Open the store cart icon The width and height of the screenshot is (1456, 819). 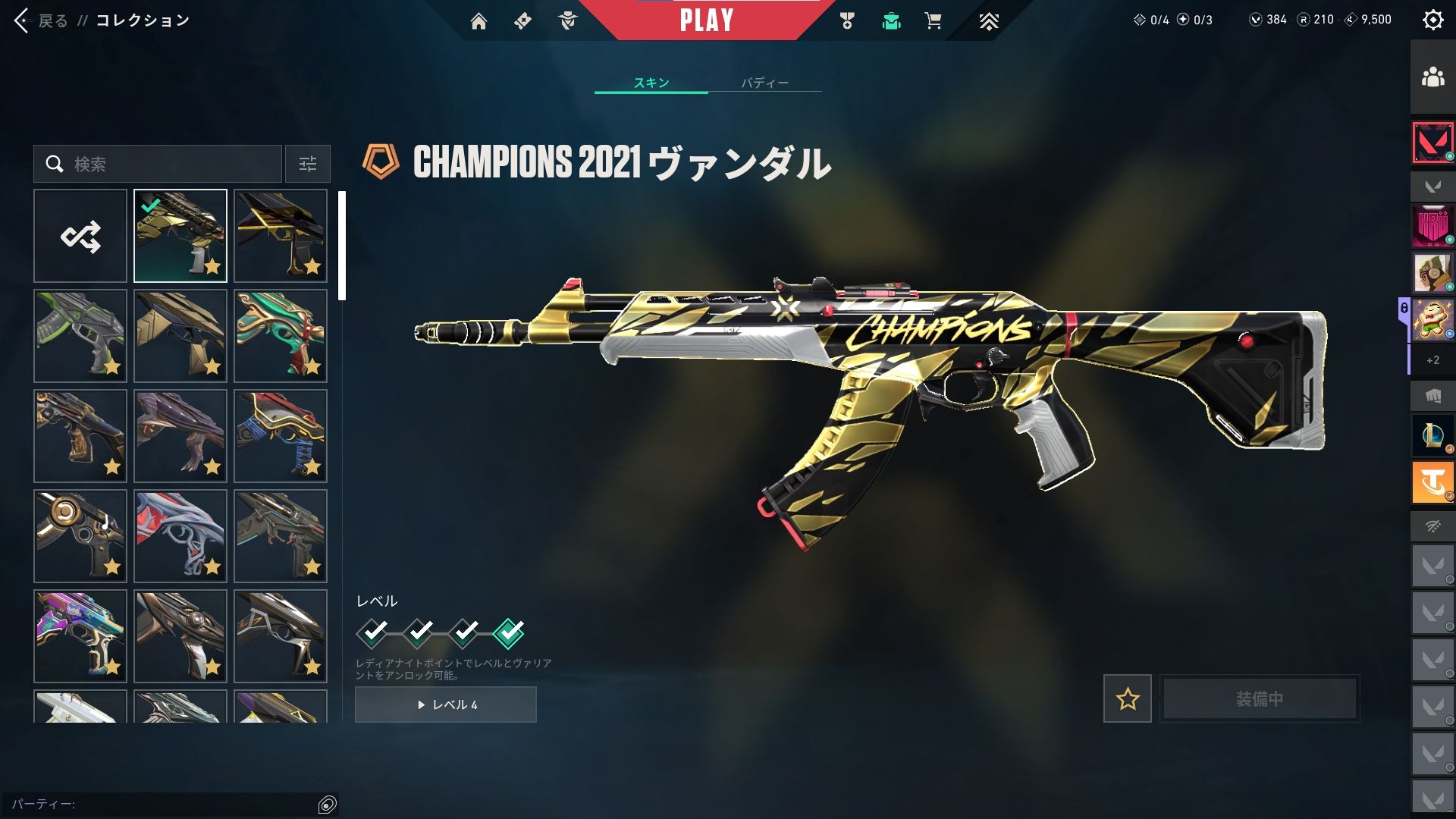point(933,21)
